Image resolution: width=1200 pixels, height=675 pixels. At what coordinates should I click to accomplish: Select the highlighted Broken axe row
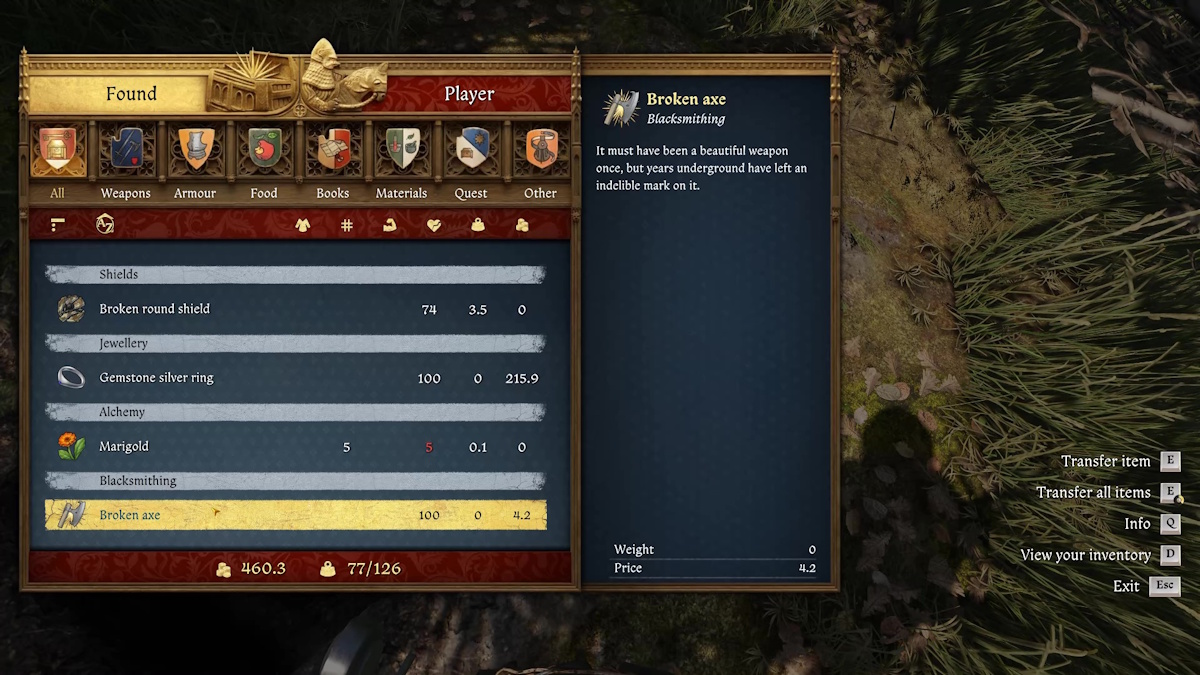coord(295,515)
